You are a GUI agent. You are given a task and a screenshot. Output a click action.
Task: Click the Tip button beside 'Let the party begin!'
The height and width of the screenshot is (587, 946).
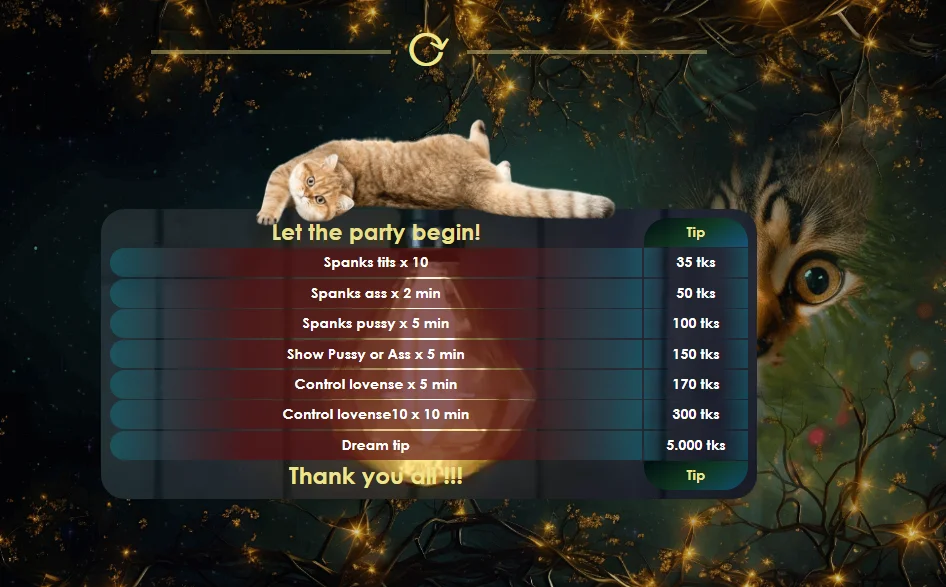695,233
